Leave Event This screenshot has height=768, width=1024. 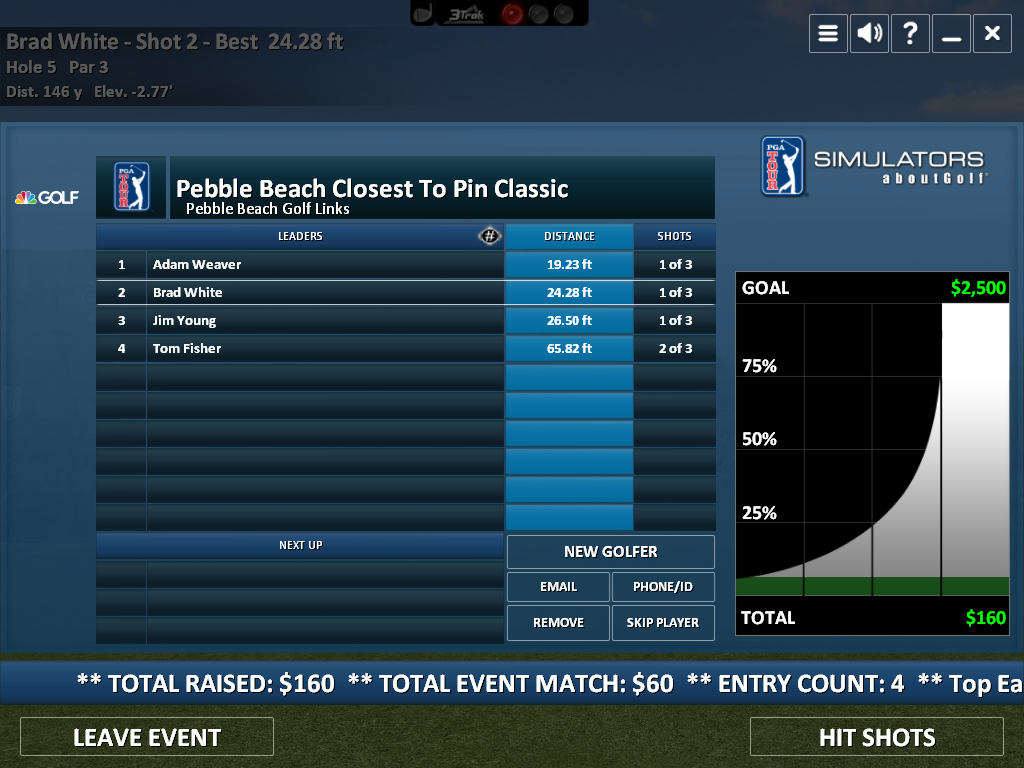[x=147, y=738]
